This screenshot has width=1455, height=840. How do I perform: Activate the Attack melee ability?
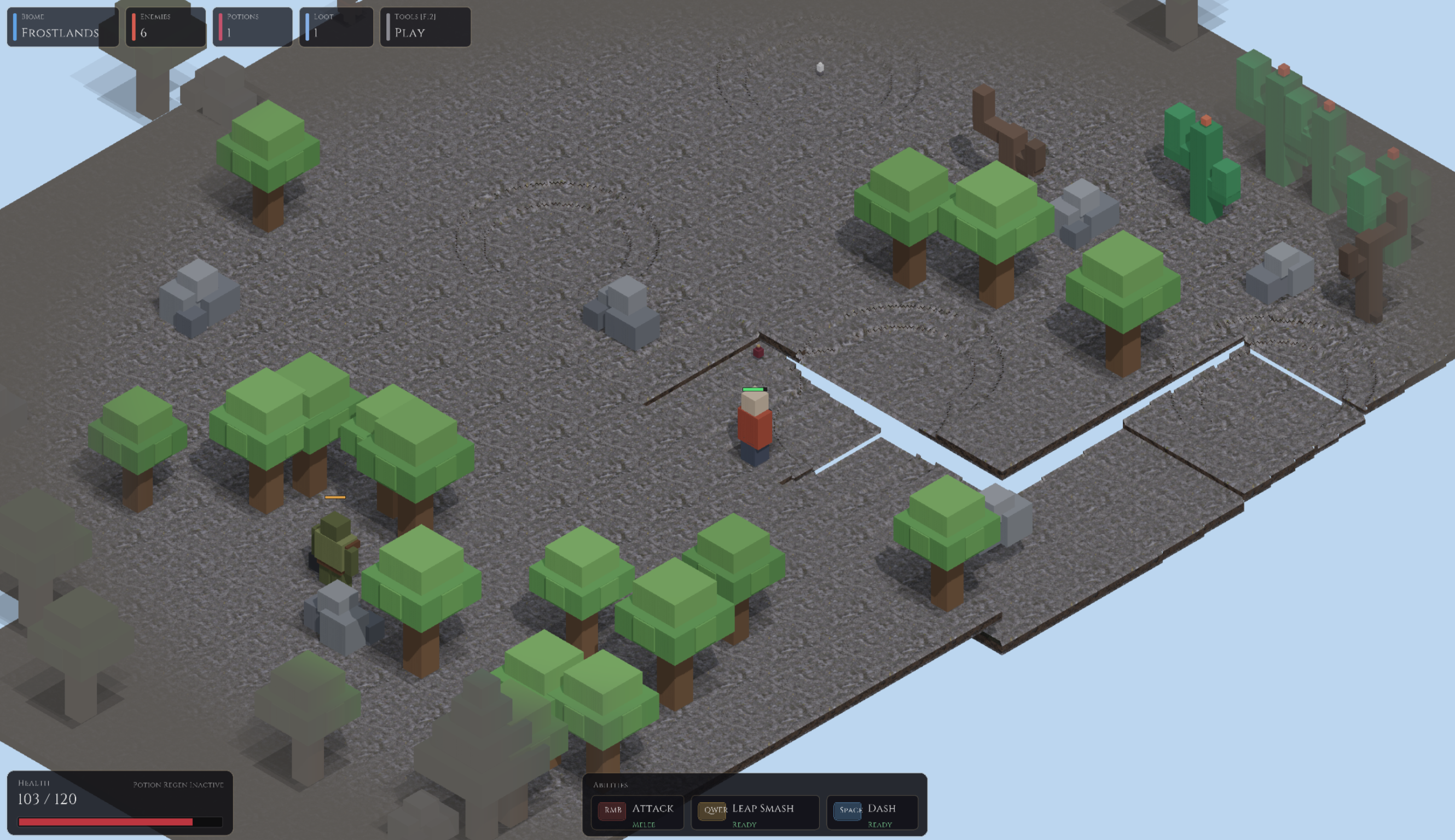point(637,812)
